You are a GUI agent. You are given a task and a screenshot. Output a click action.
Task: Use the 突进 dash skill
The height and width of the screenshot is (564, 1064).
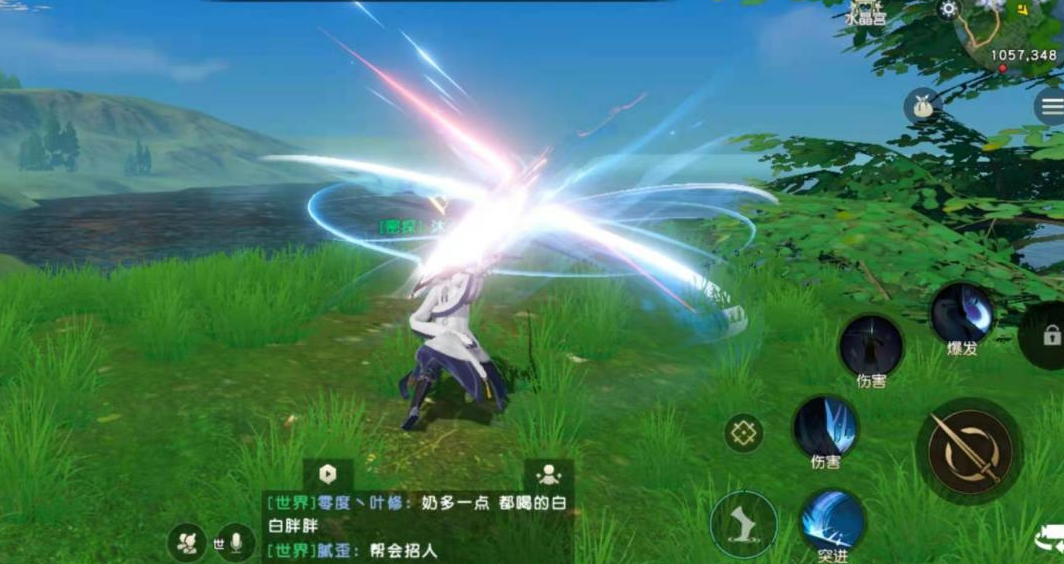832,522
